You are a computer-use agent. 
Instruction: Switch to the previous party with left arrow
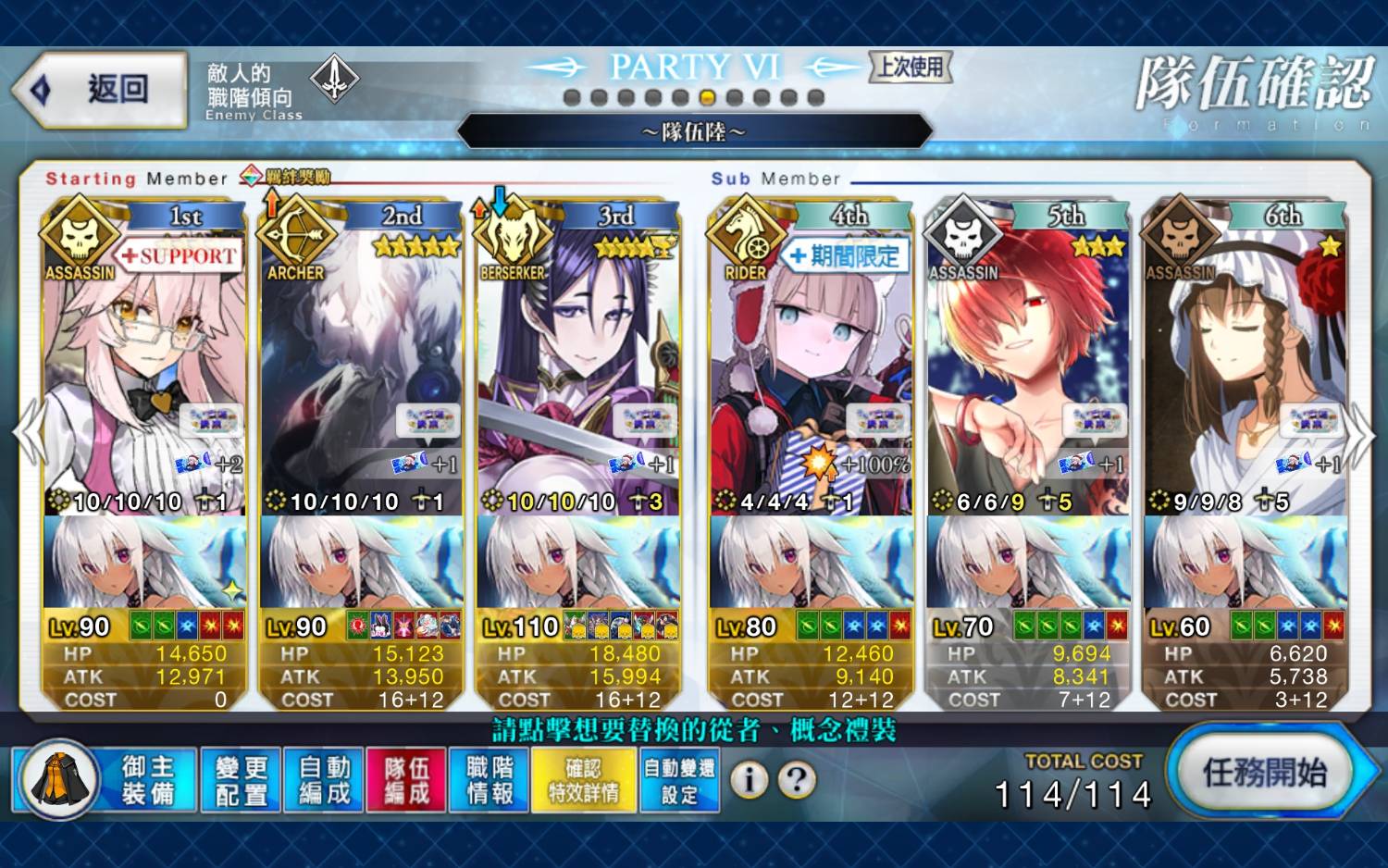tap(28, 433)
